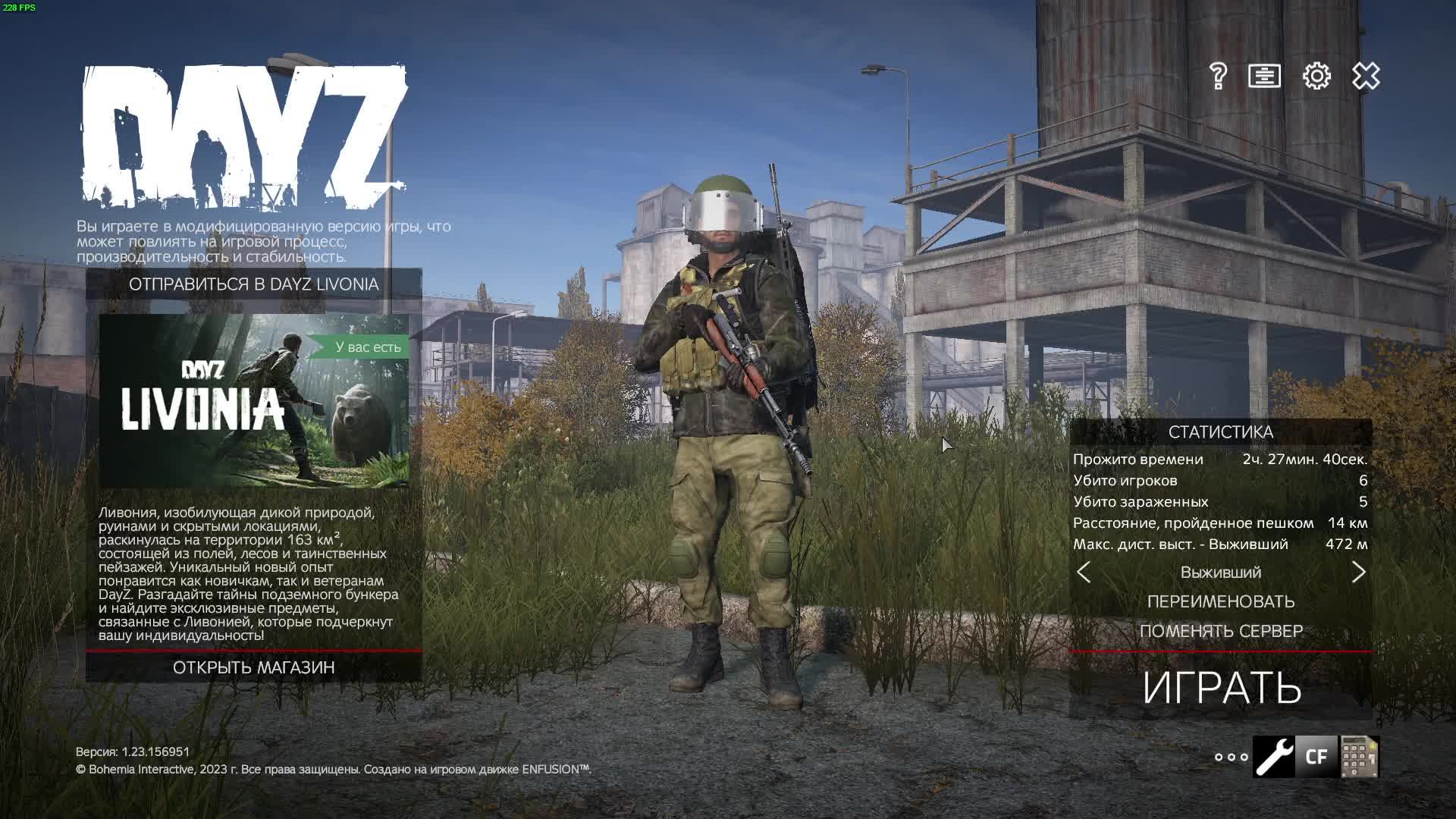
Task: Open the help question mark icon
Action: pyautogui.click(x=1219, y=76)
